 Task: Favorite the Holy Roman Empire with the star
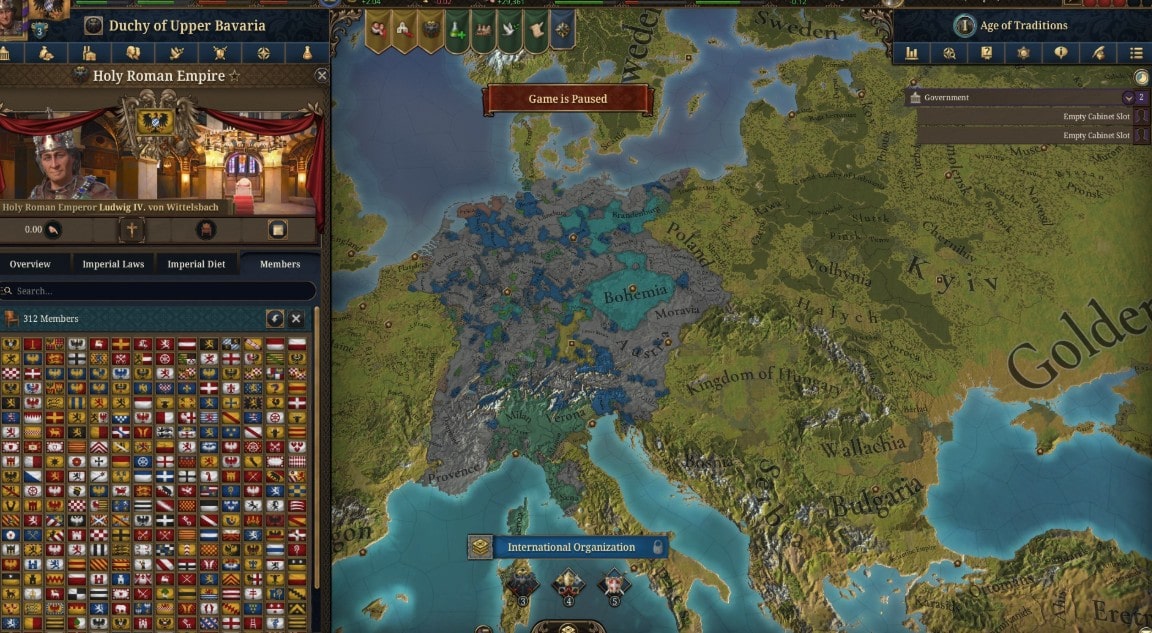coord(234,76)
